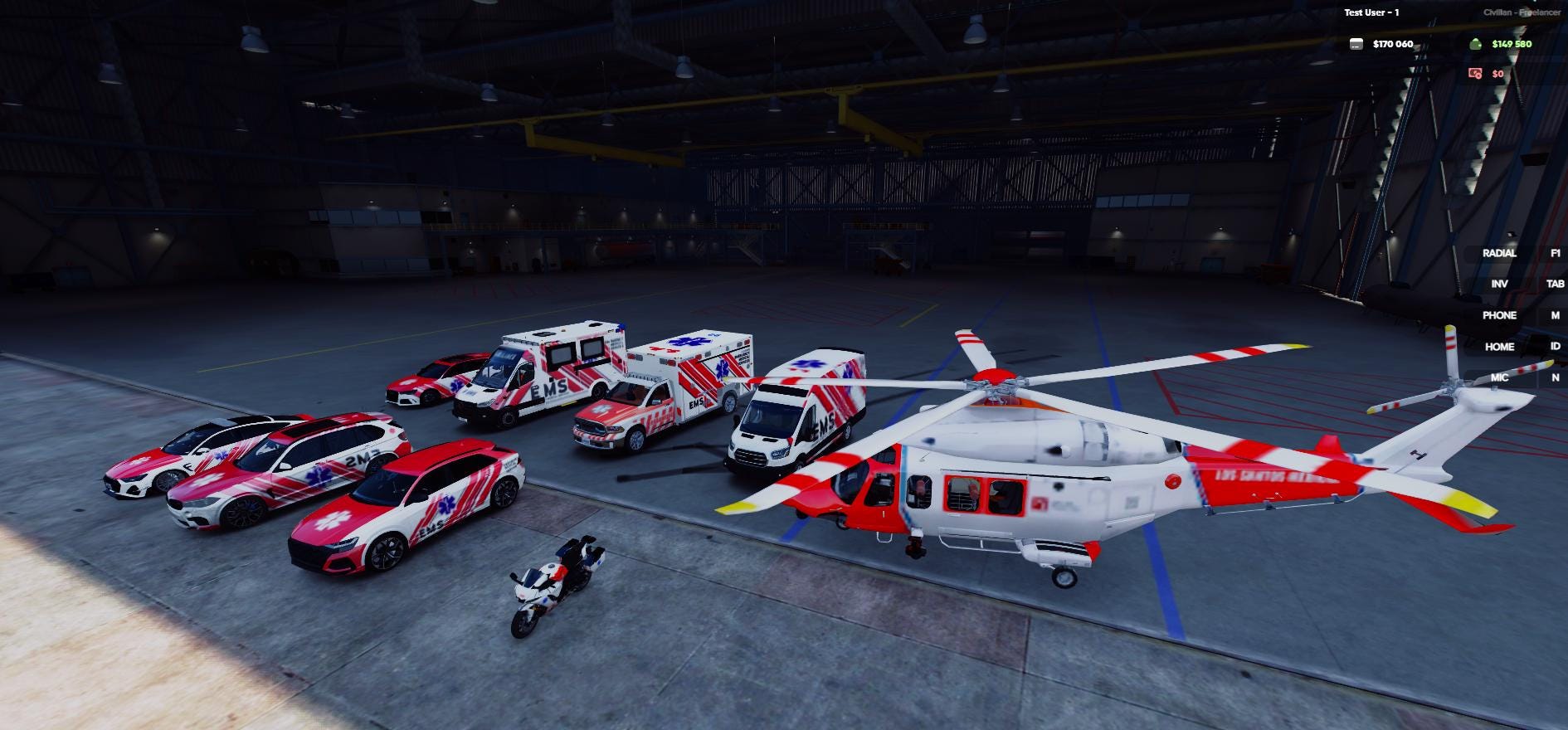Click the $149 580 green bank balance
The height and width of the screenshot is (730, 1568).
click(x=1512, y=44)
